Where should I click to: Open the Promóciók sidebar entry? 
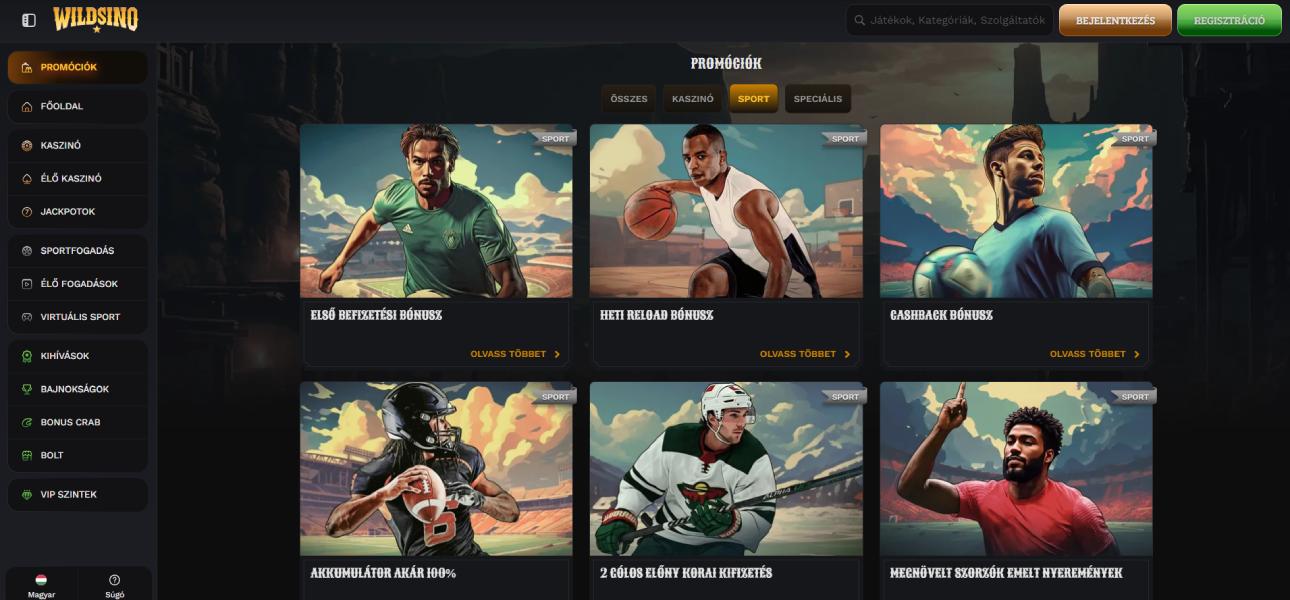click(x=77, y=68)
